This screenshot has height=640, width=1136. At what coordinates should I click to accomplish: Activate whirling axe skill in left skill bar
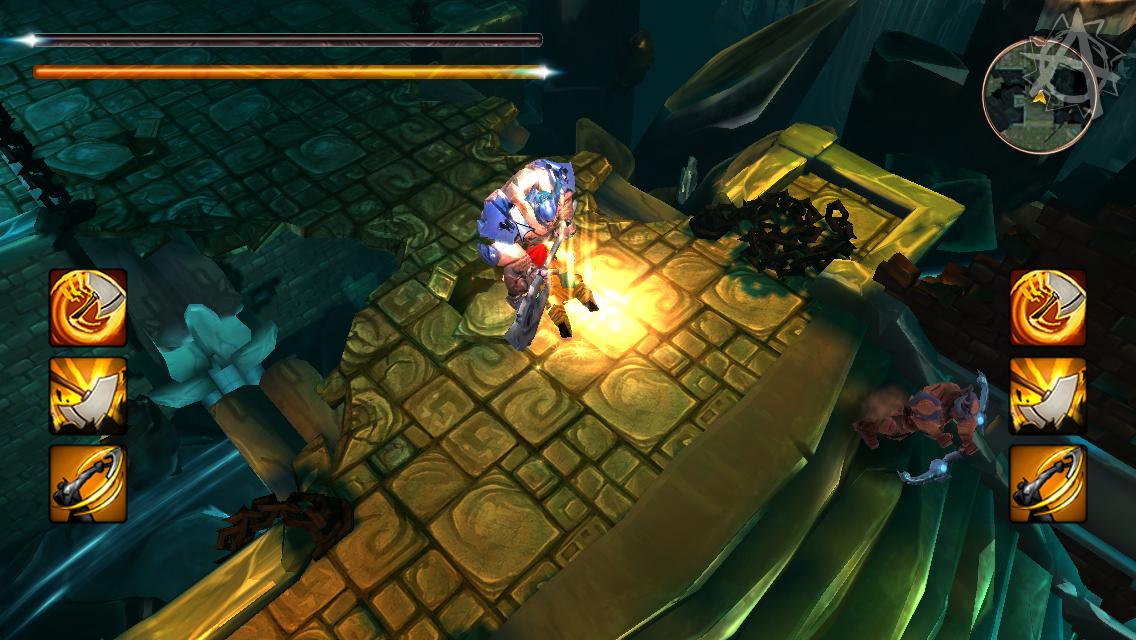[x=88, y=307]
